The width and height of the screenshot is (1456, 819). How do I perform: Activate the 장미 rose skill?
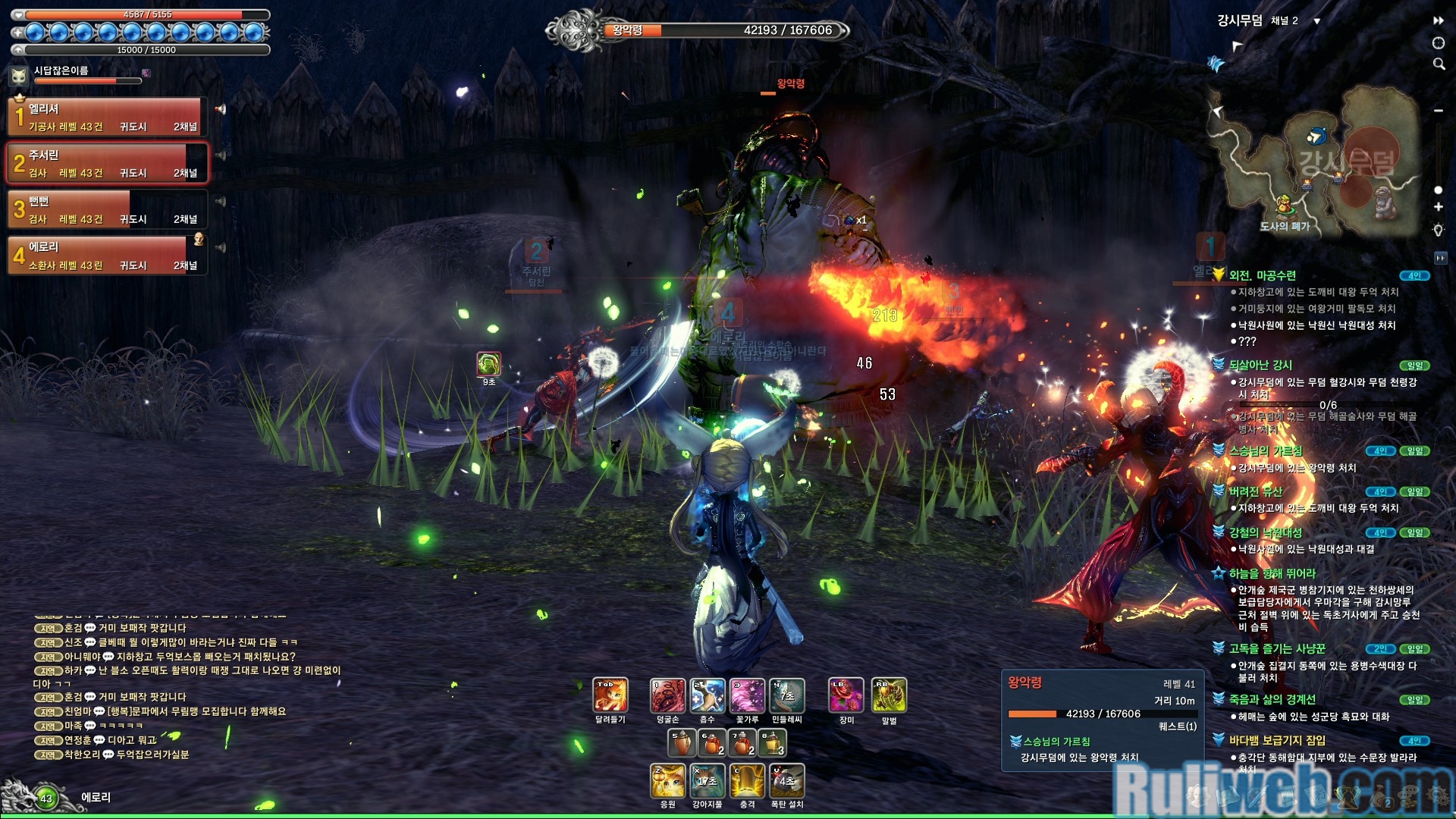(x=846, y=696)
